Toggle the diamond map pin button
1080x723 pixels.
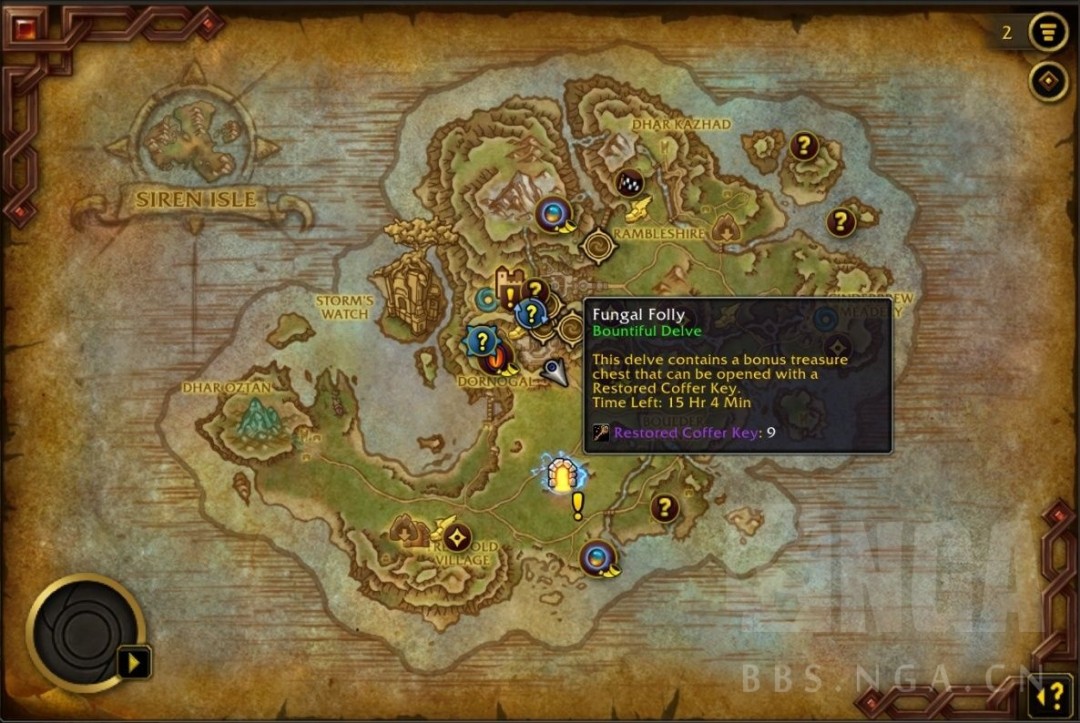(x=1048, y=81)
